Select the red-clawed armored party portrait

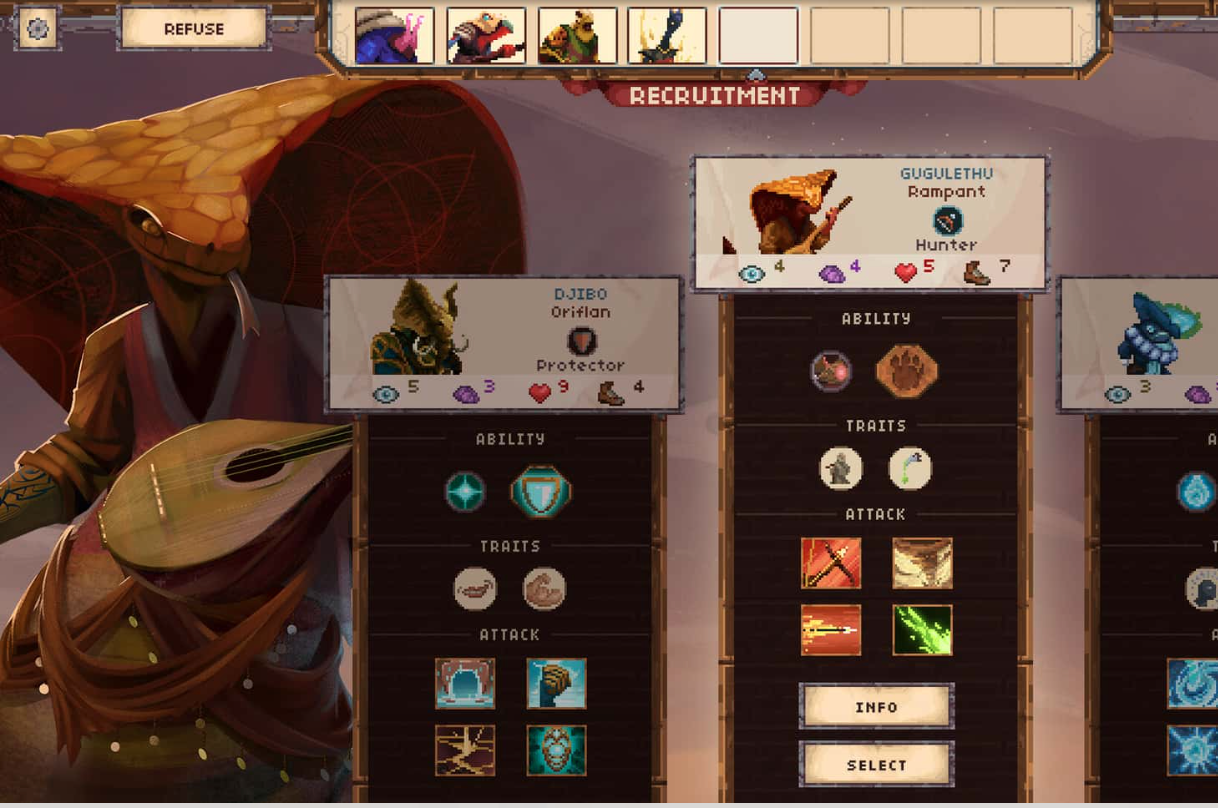pyautogui.click(x=486, y=36)
